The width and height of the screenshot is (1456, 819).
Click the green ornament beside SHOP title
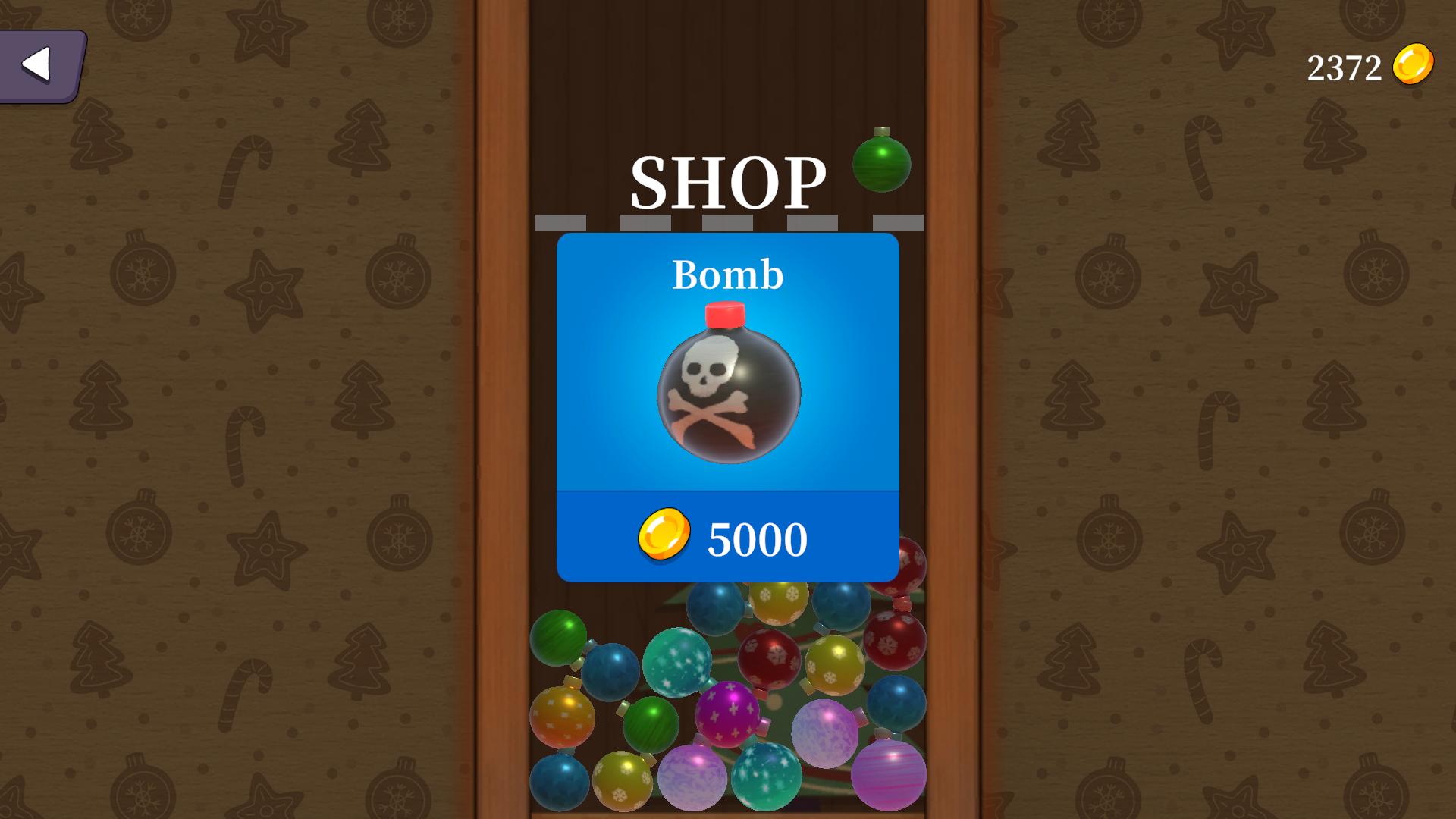(881, 165)
